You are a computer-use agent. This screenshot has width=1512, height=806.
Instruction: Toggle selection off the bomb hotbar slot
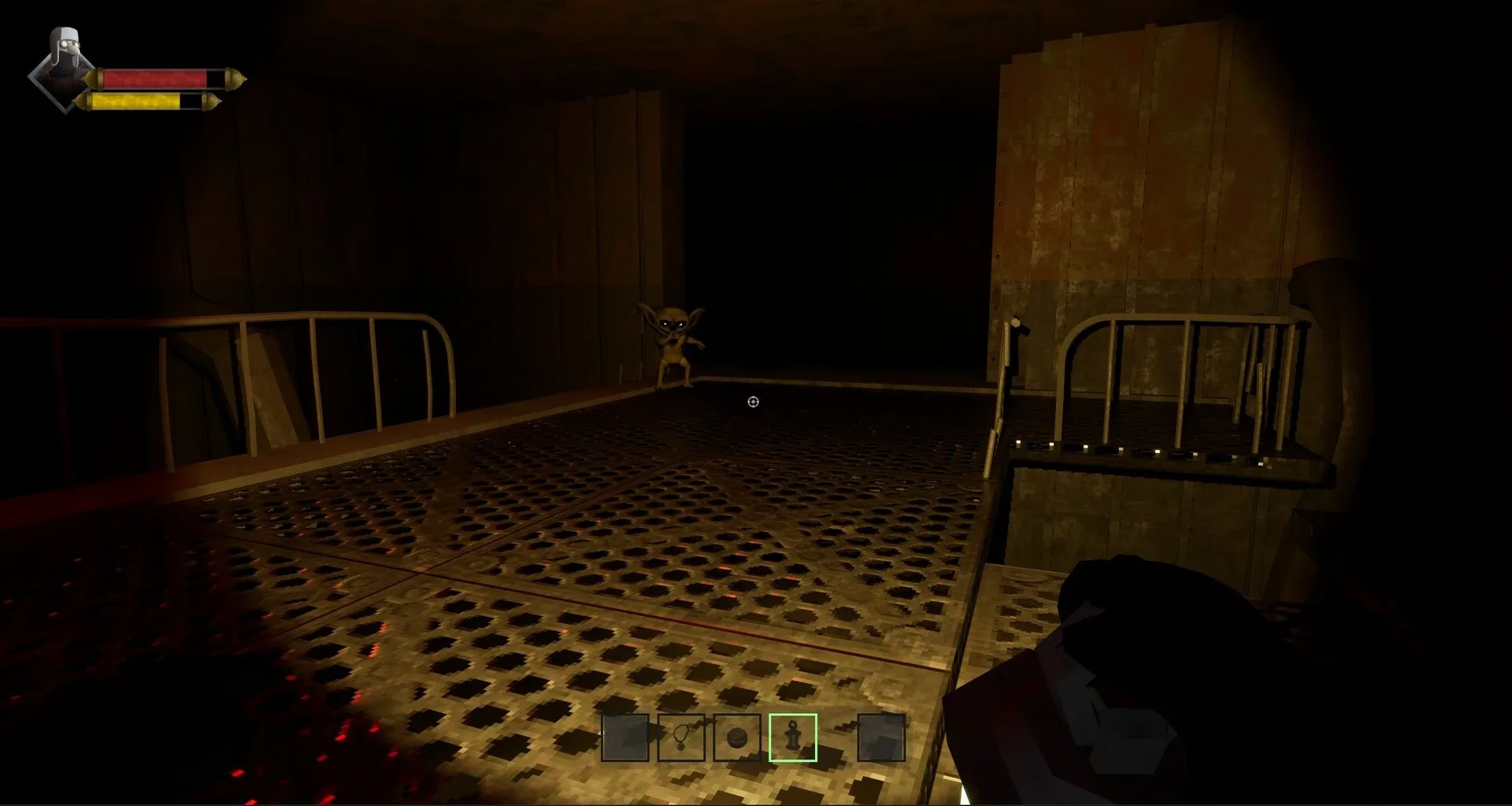coord(736,737)
